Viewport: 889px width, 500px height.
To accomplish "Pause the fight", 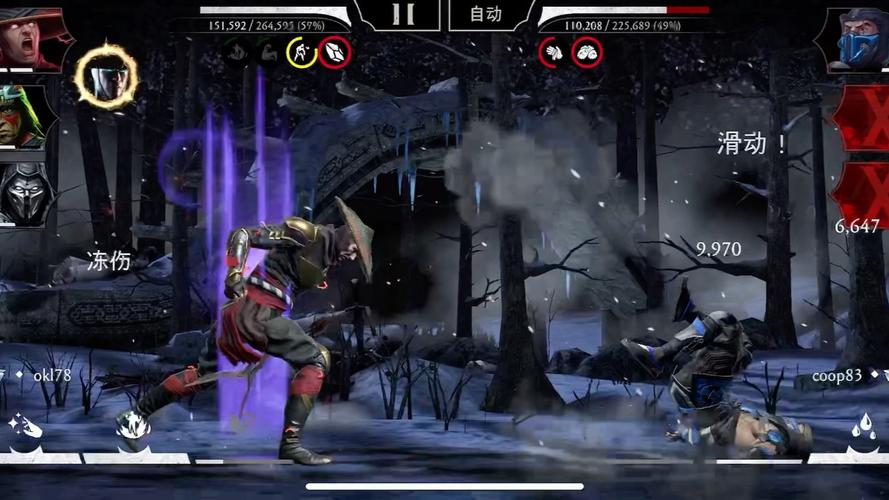I will pos(401,14).
